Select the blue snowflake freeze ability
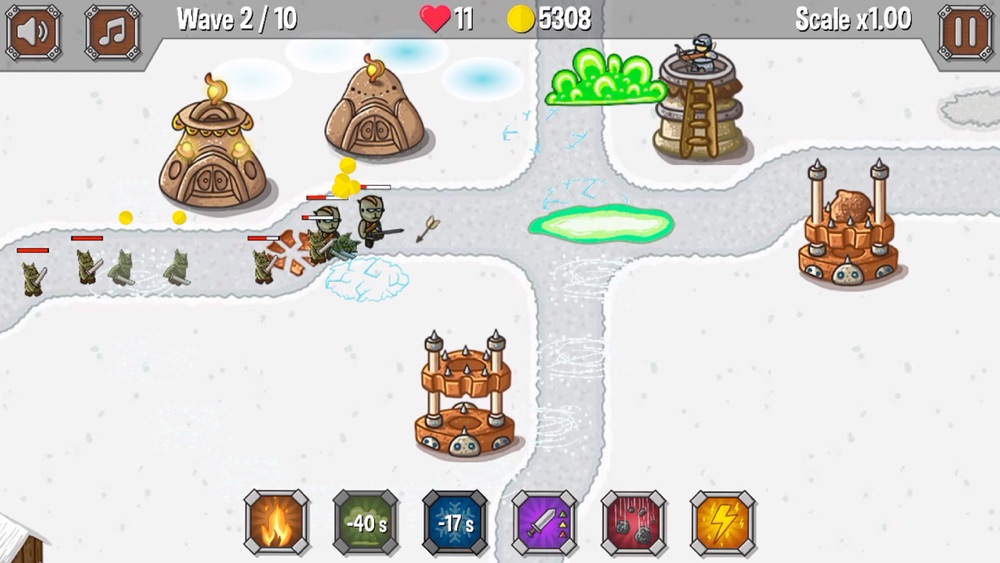Image resolution: width=1000 pixels, height=563 pixels. (x=455, y=523)
